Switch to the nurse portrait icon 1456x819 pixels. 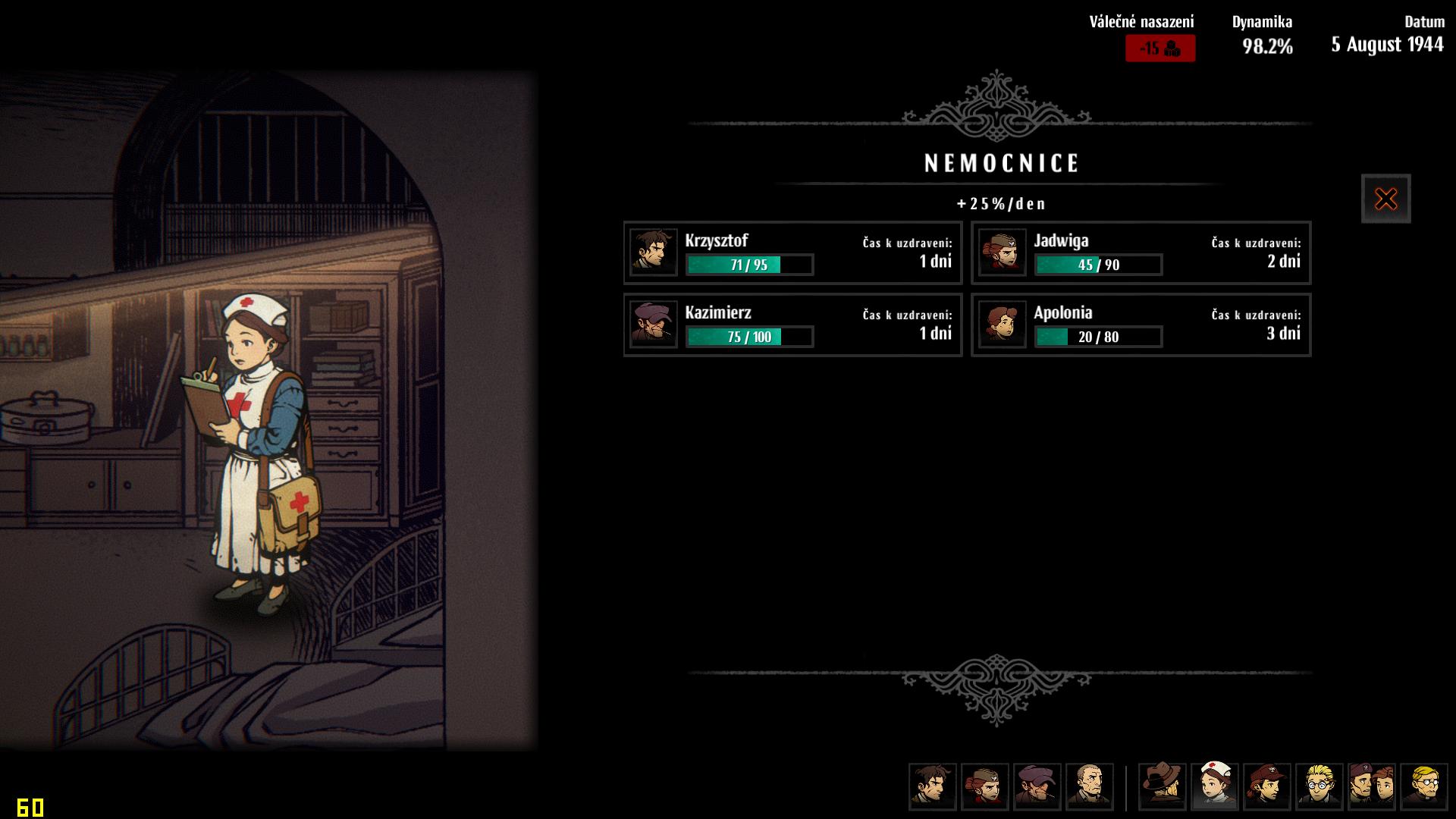coord(1215,786)
